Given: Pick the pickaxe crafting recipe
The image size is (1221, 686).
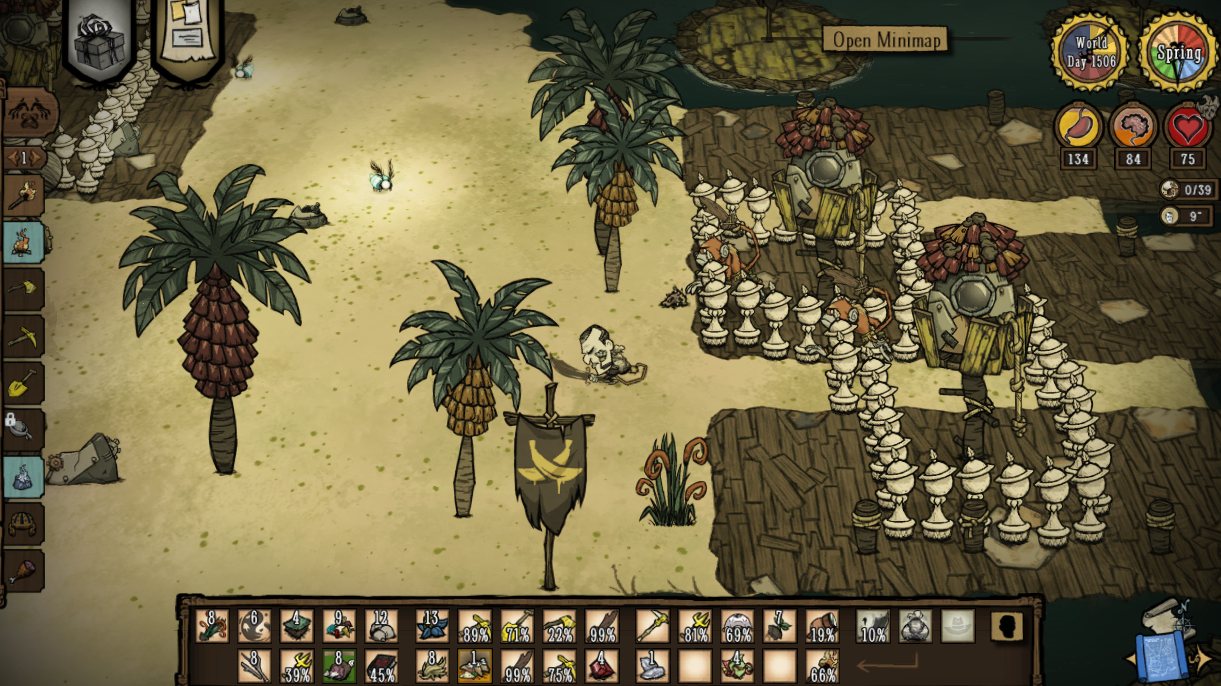Looking at the screenshot, I should pyautogui.click(x=23, y=337).
